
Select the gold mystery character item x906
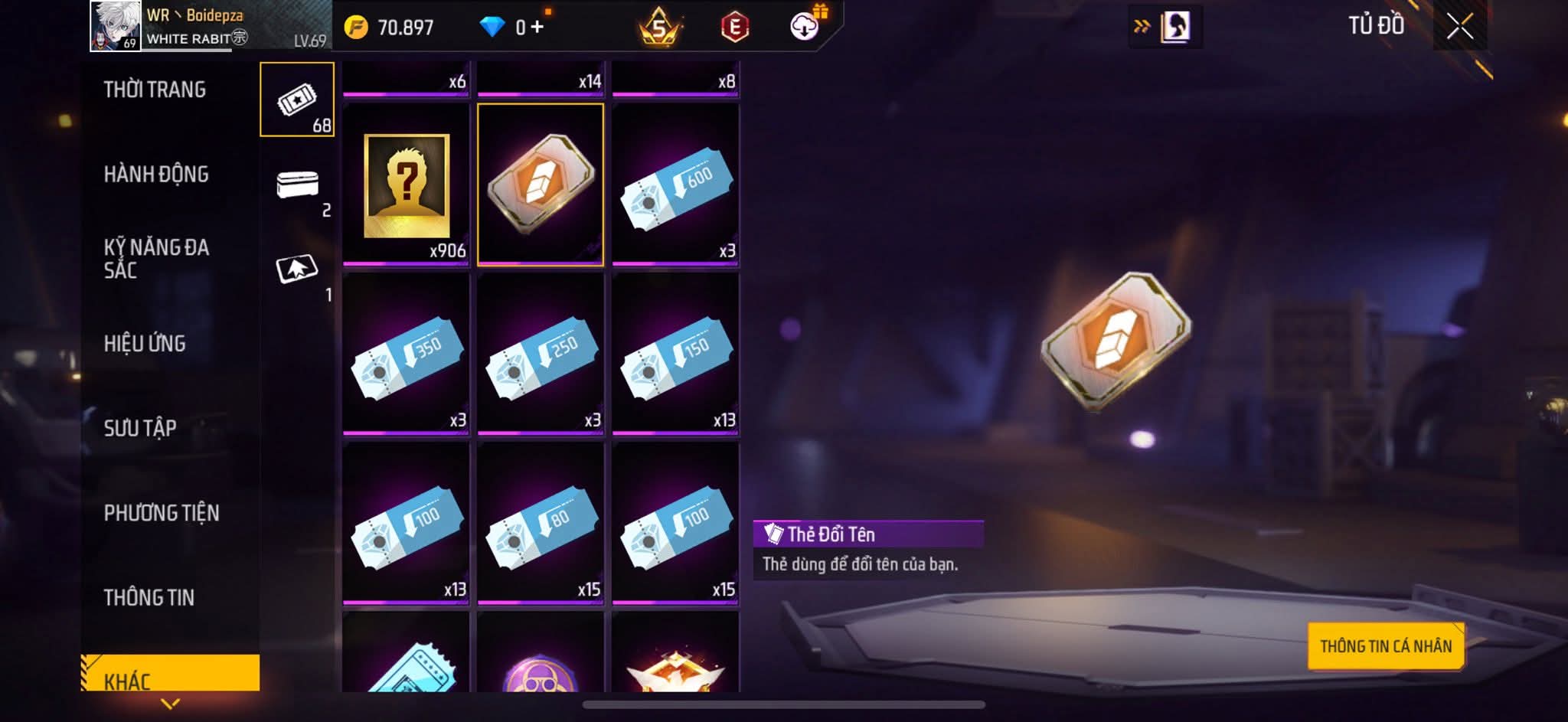point(406,185)
